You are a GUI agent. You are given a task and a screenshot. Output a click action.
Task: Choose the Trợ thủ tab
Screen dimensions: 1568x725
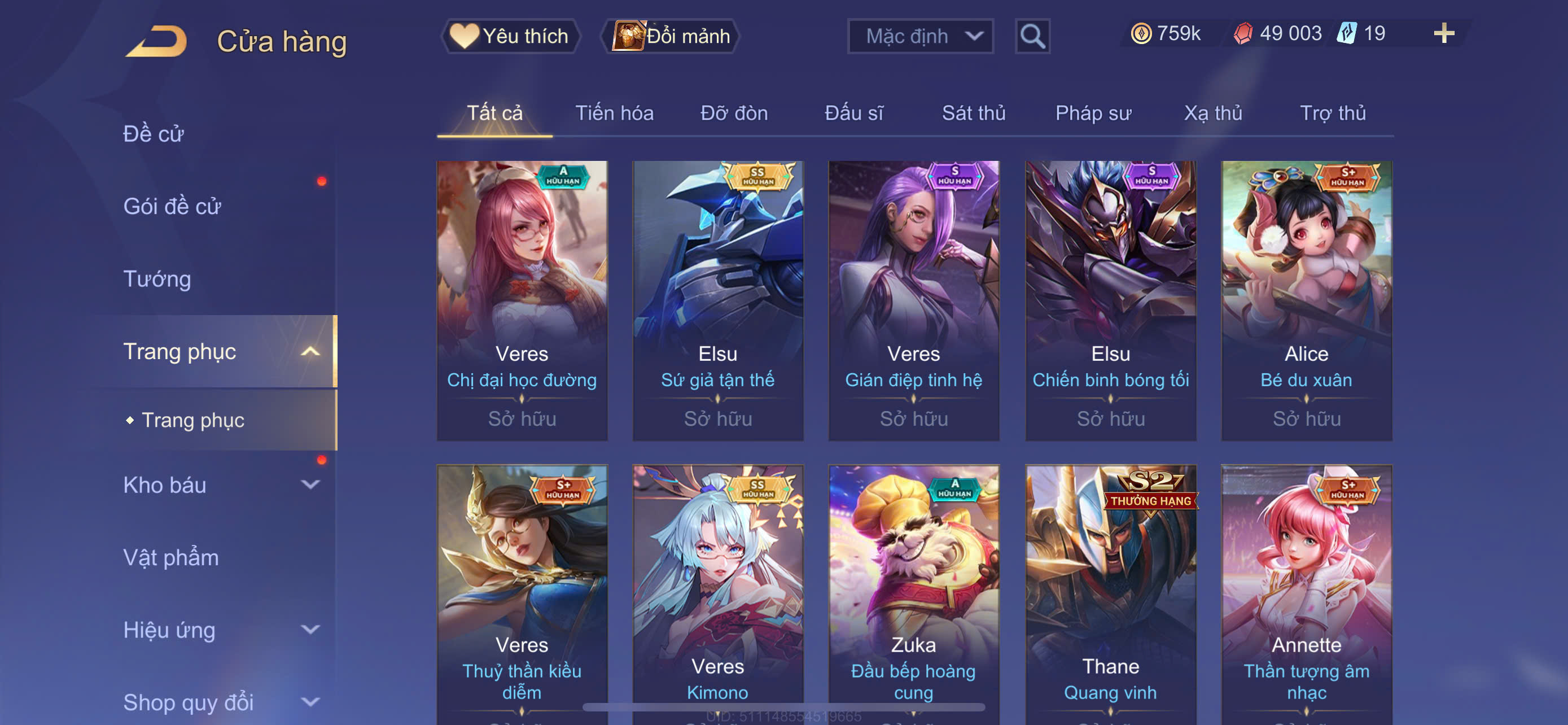(1333, 112)
